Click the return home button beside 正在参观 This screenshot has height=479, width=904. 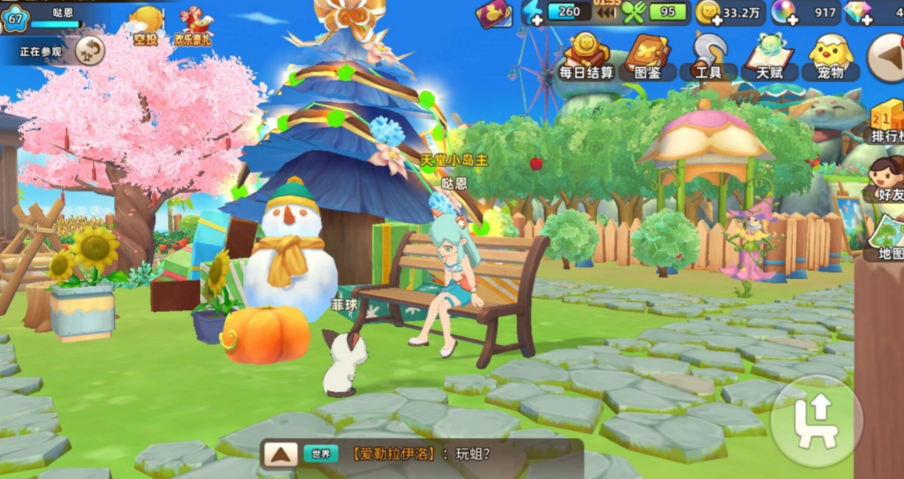click(90, 50)
